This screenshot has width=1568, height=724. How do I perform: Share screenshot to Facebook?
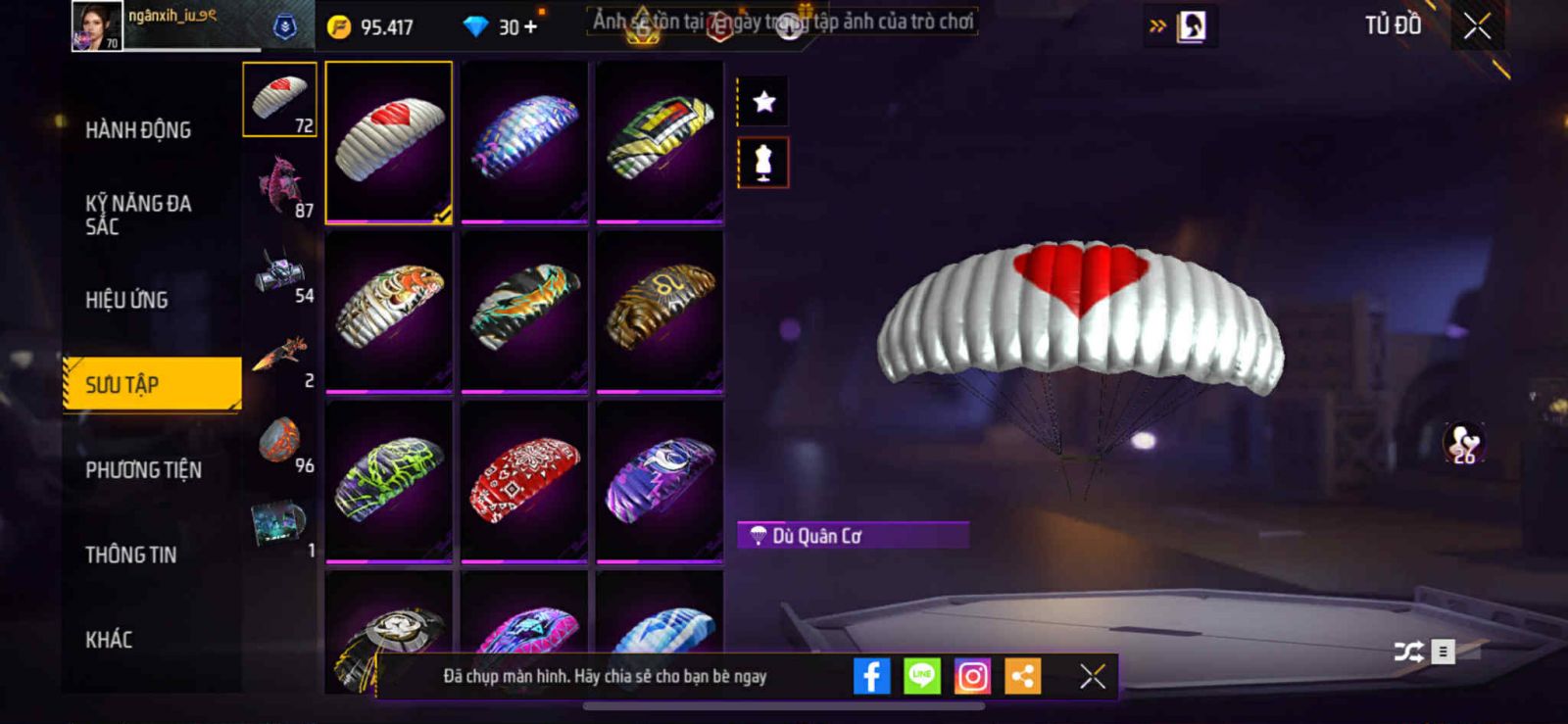point(871,676)
